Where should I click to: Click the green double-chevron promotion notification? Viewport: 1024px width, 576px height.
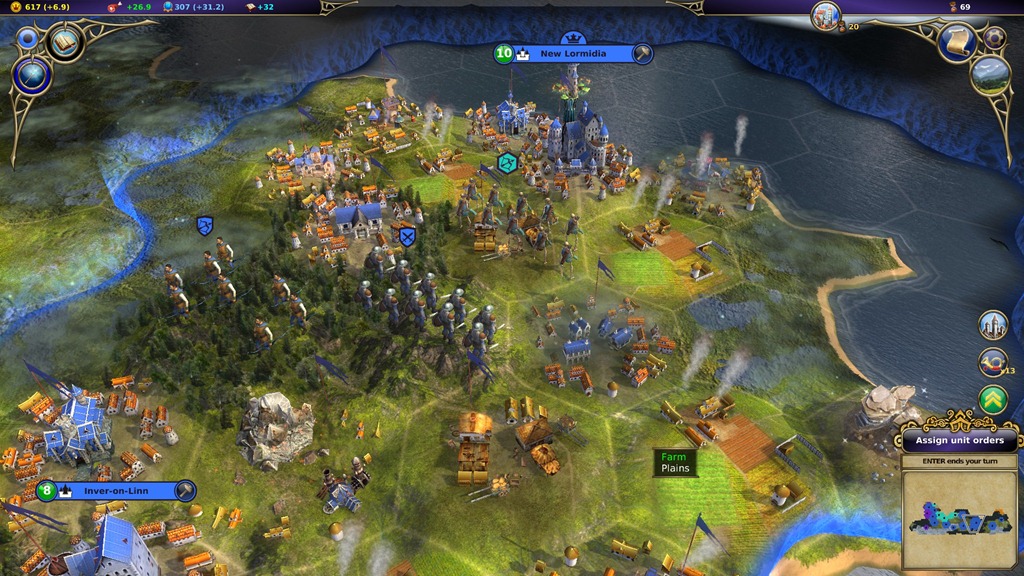pos(992,400)
